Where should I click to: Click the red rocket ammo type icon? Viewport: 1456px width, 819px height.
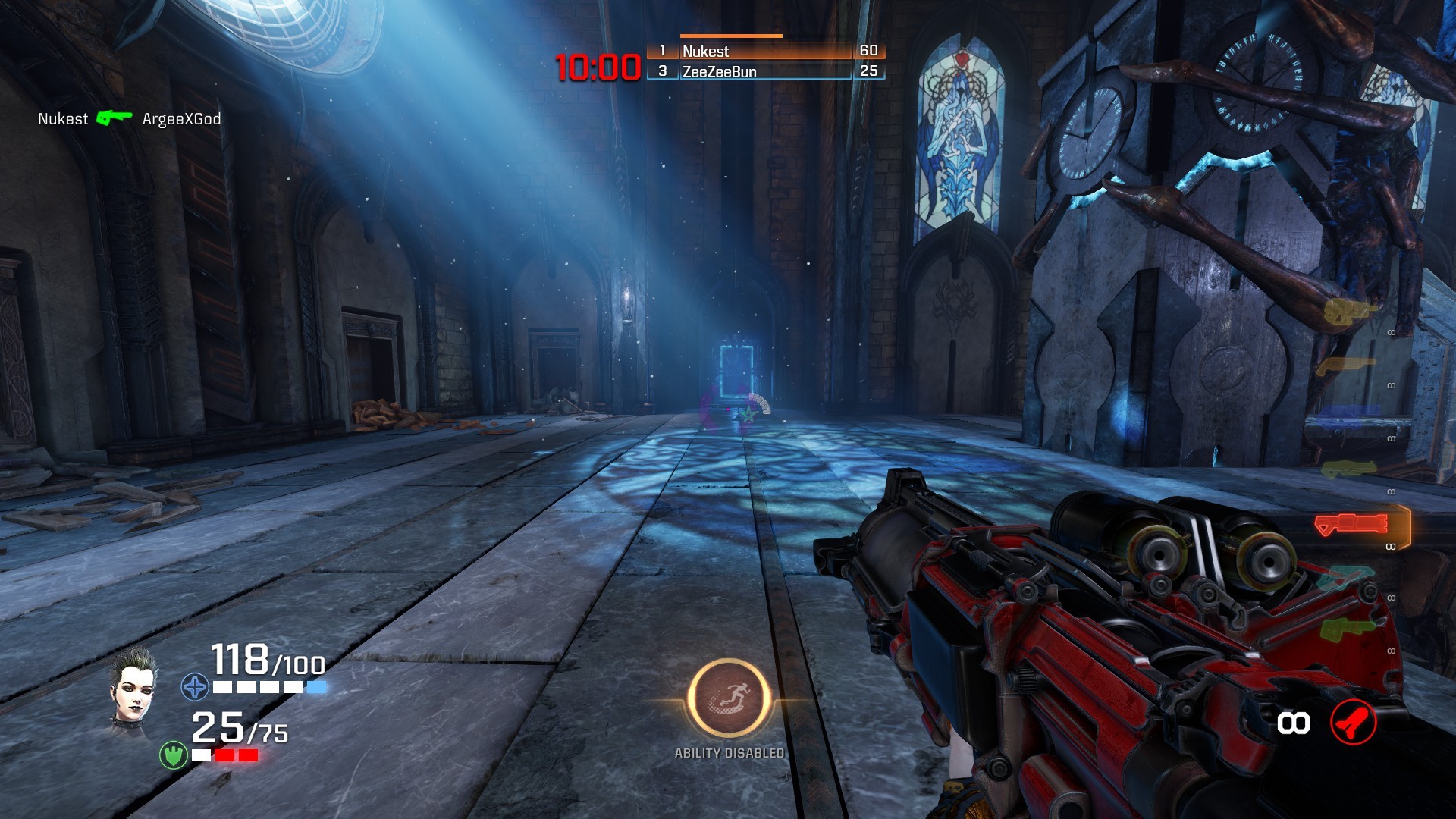(1353, 723)
